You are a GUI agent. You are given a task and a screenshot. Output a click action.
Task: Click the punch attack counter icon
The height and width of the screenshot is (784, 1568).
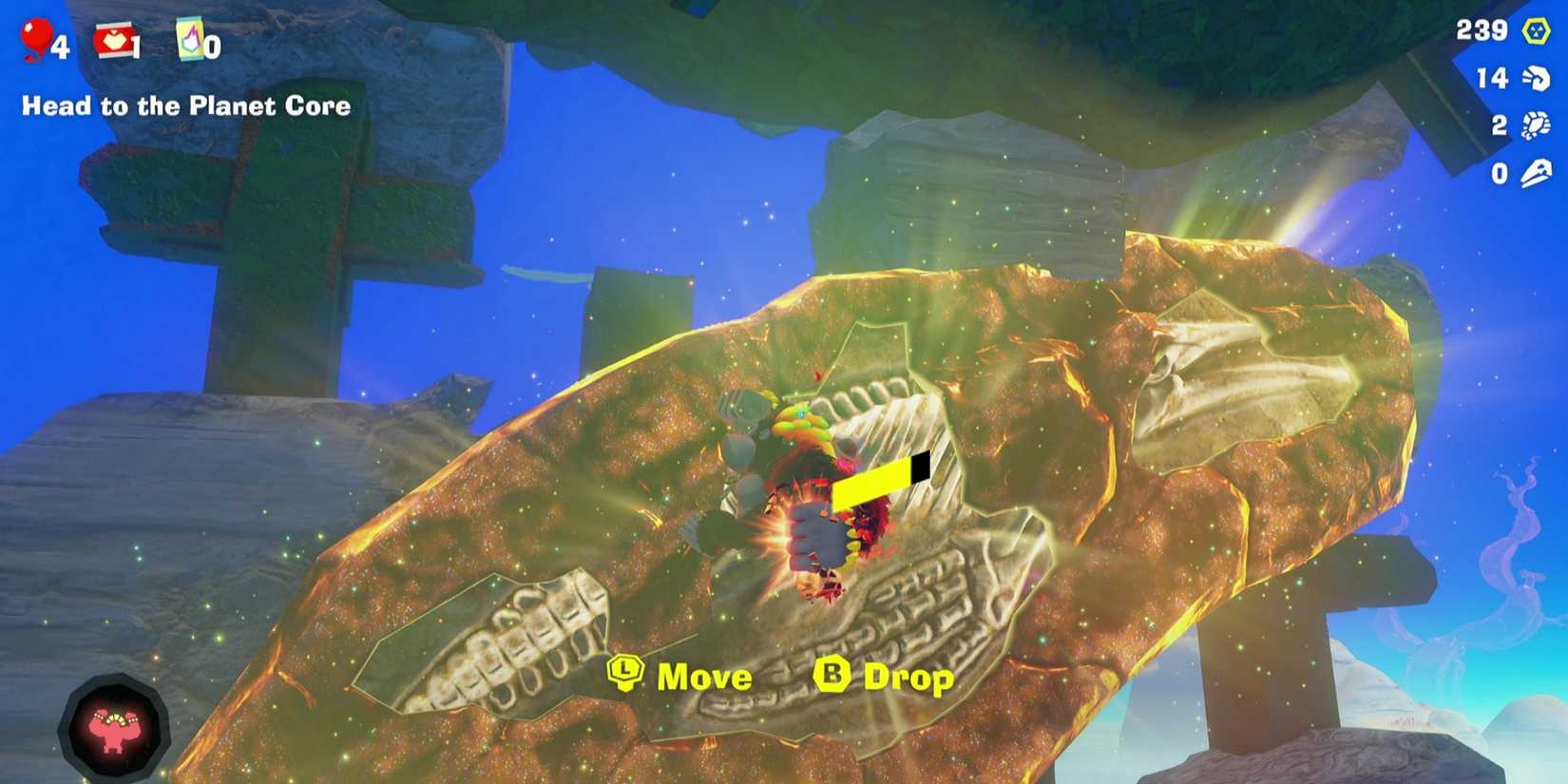click(x=1534, y=78)
